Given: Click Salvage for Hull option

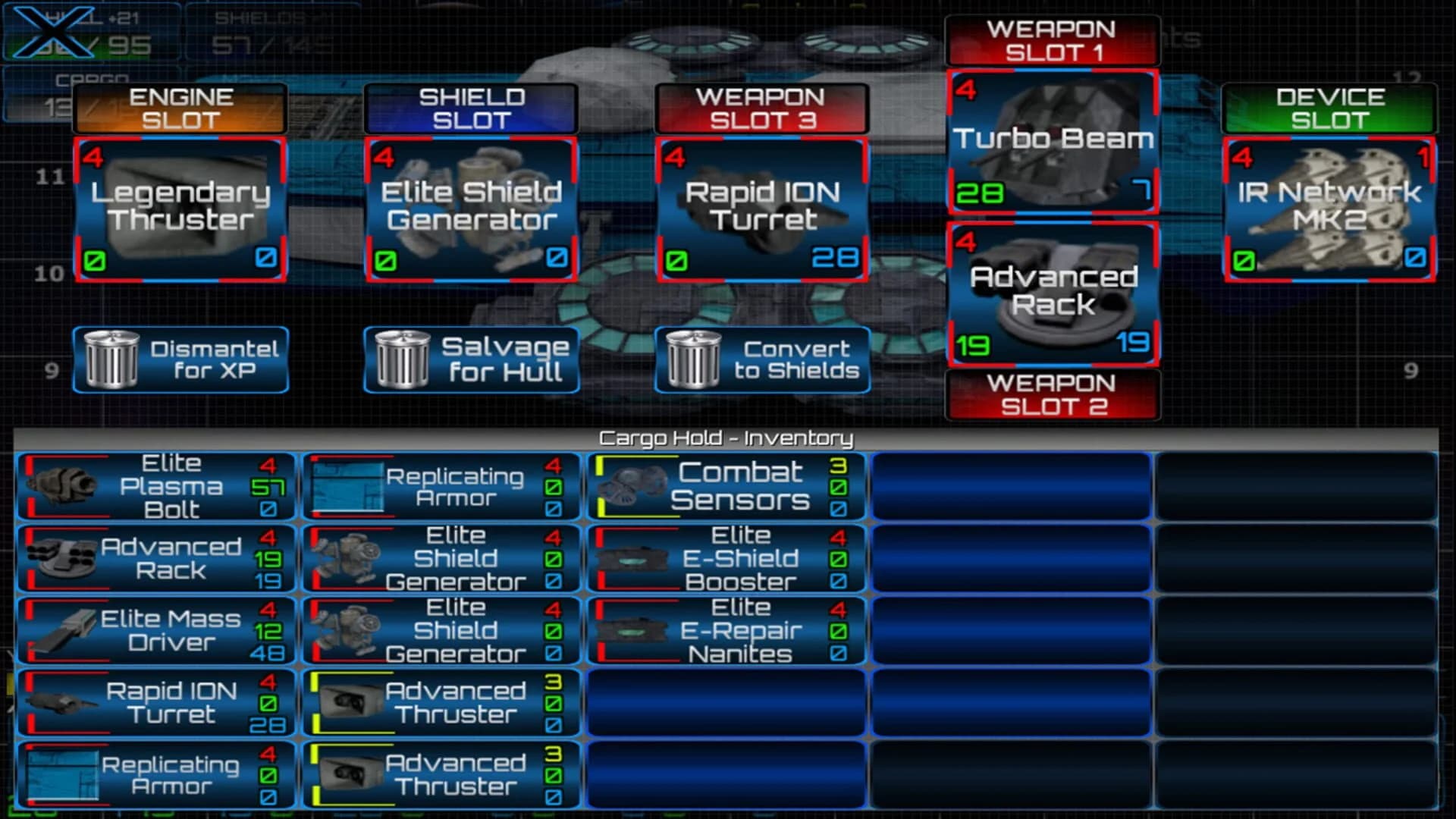Looking at the screenshot, I should (x=471, y=358).
